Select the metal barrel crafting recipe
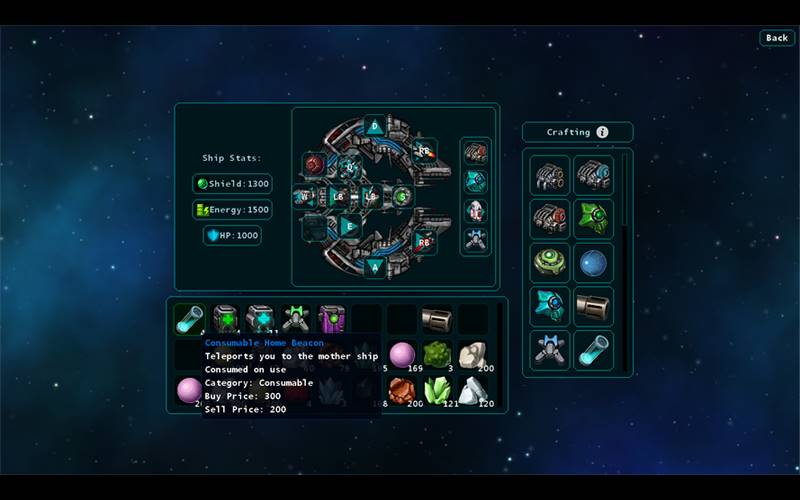The width and height of the screenshot is (800, 500). tap(594, 307)
